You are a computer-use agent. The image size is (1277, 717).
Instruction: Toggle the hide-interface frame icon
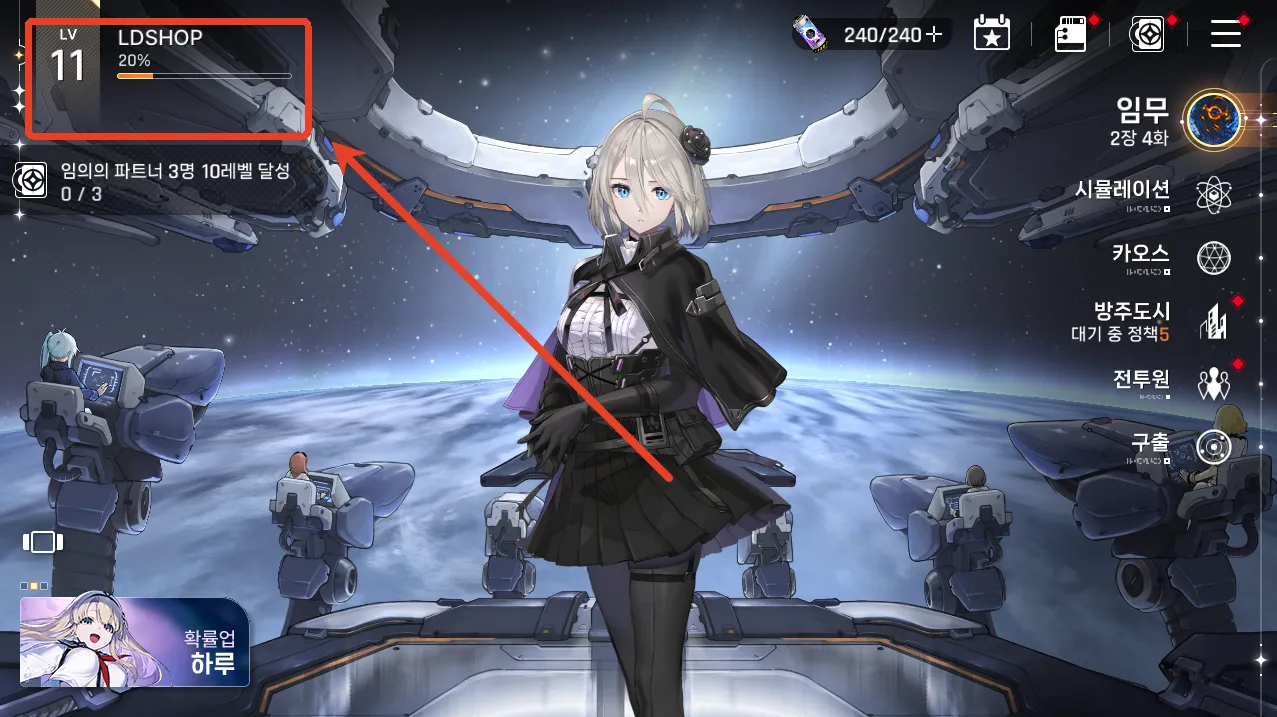(43, 542)
